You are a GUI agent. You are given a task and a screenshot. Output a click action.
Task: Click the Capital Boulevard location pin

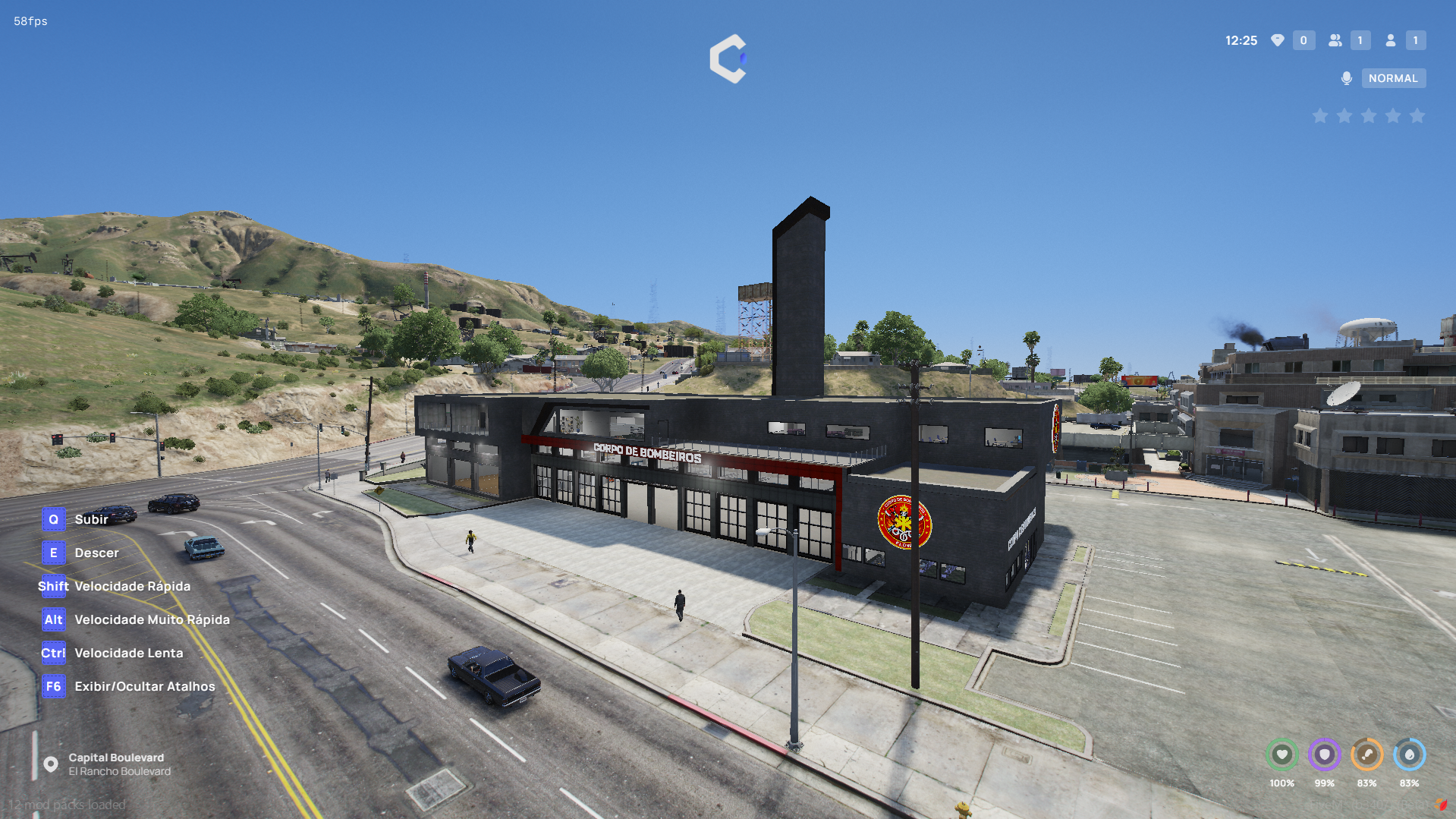(x=51, y=764)
